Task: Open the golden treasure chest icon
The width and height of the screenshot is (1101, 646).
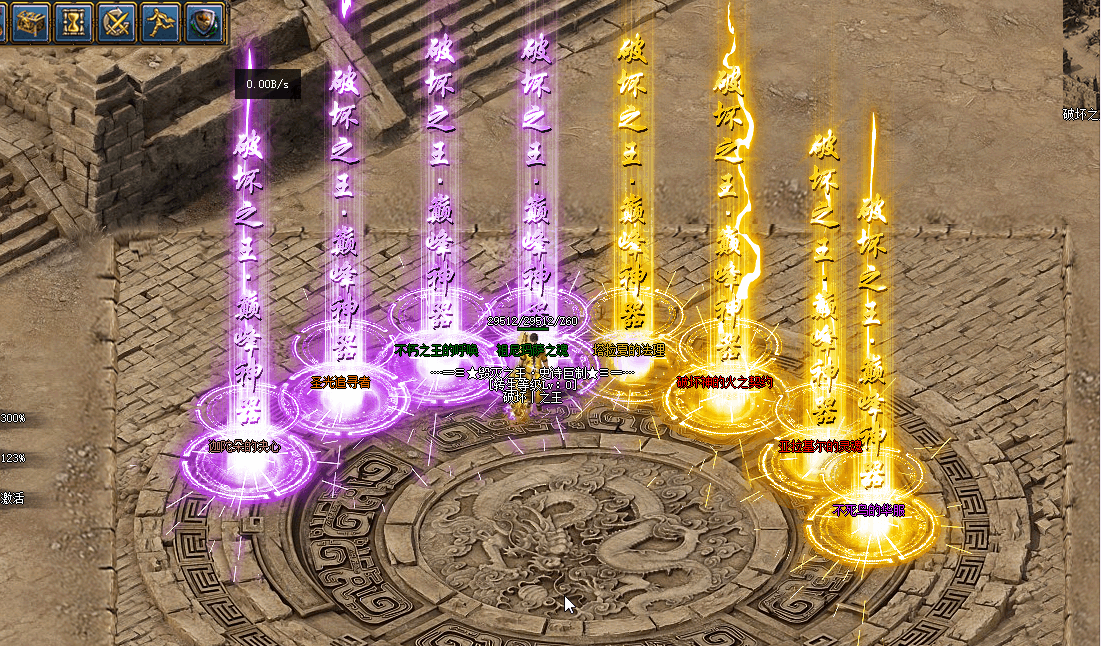Action: 29,21
